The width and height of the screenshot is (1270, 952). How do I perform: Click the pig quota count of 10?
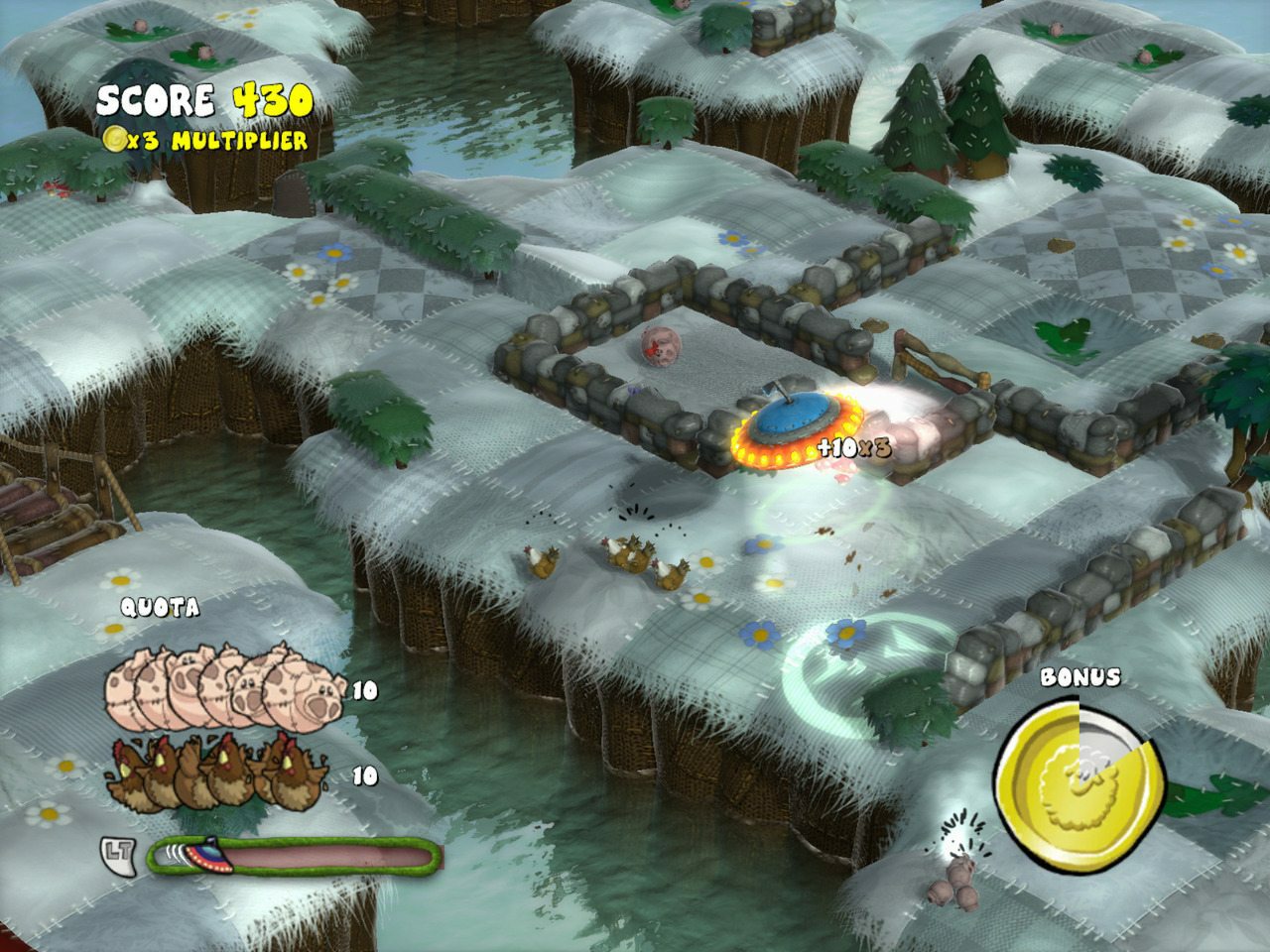363,691
